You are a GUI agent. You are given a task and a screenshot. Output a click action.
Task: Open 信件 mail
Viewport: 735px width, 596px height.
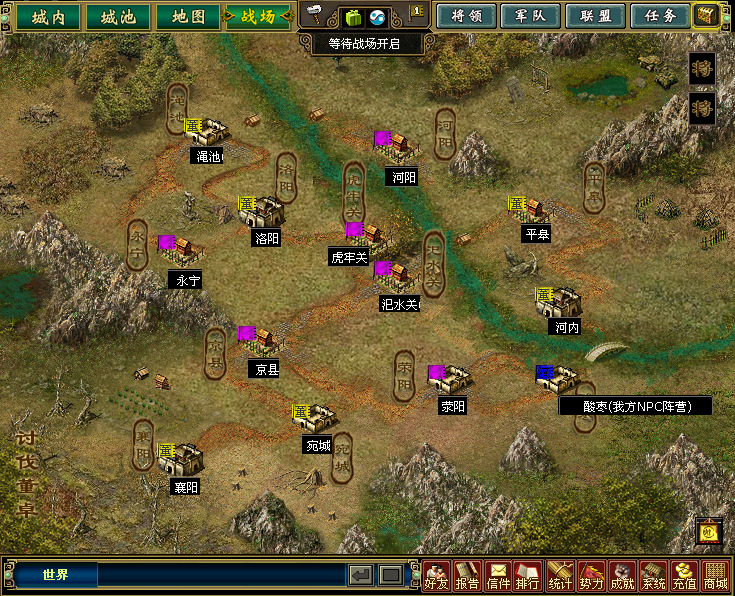tap(498, 576)
